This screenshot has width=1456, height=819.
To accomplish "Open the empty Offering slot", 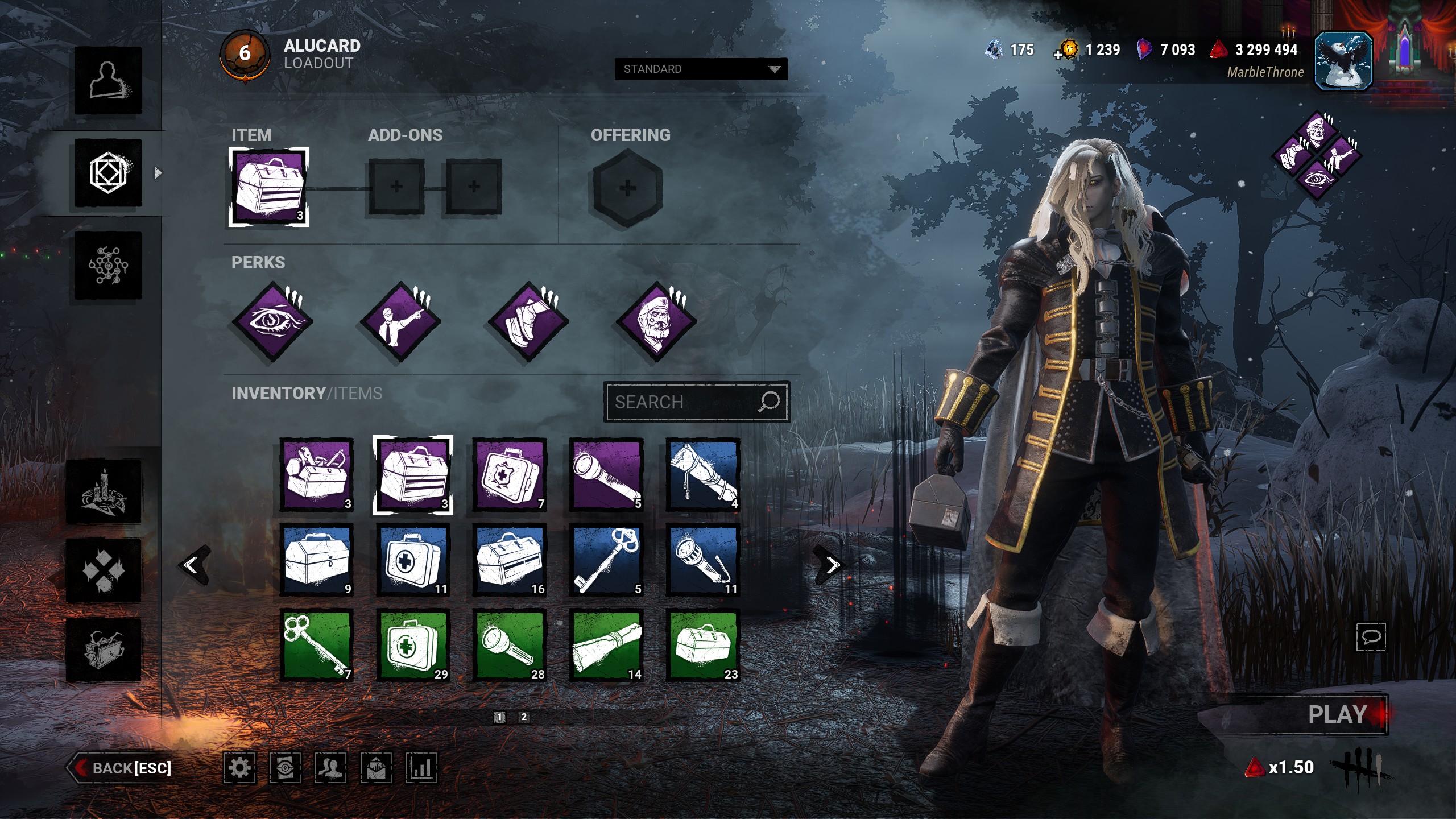I will [x=627, y=188].
